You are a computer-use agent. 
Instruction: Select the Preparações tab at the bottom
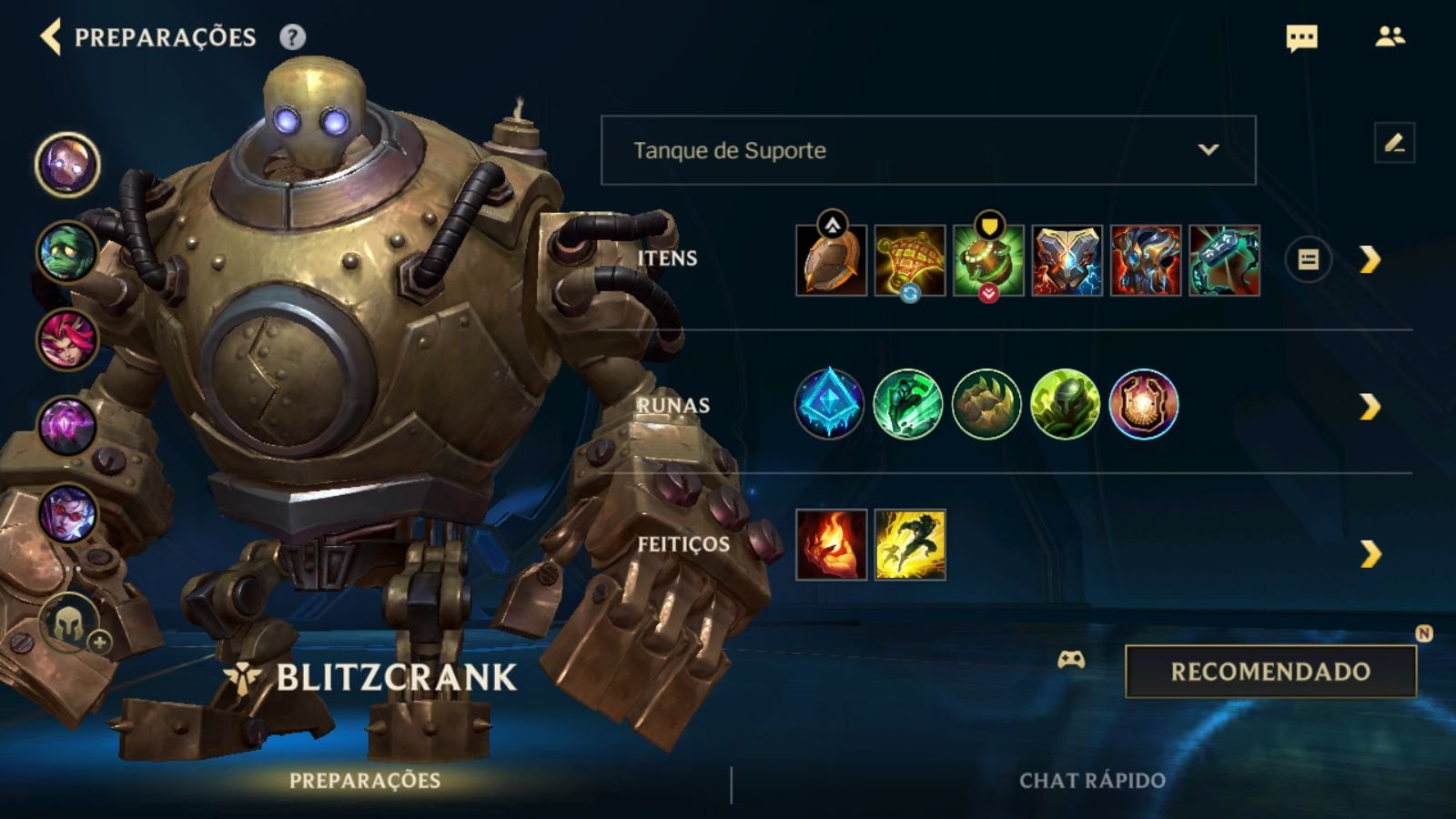(364, 779)
